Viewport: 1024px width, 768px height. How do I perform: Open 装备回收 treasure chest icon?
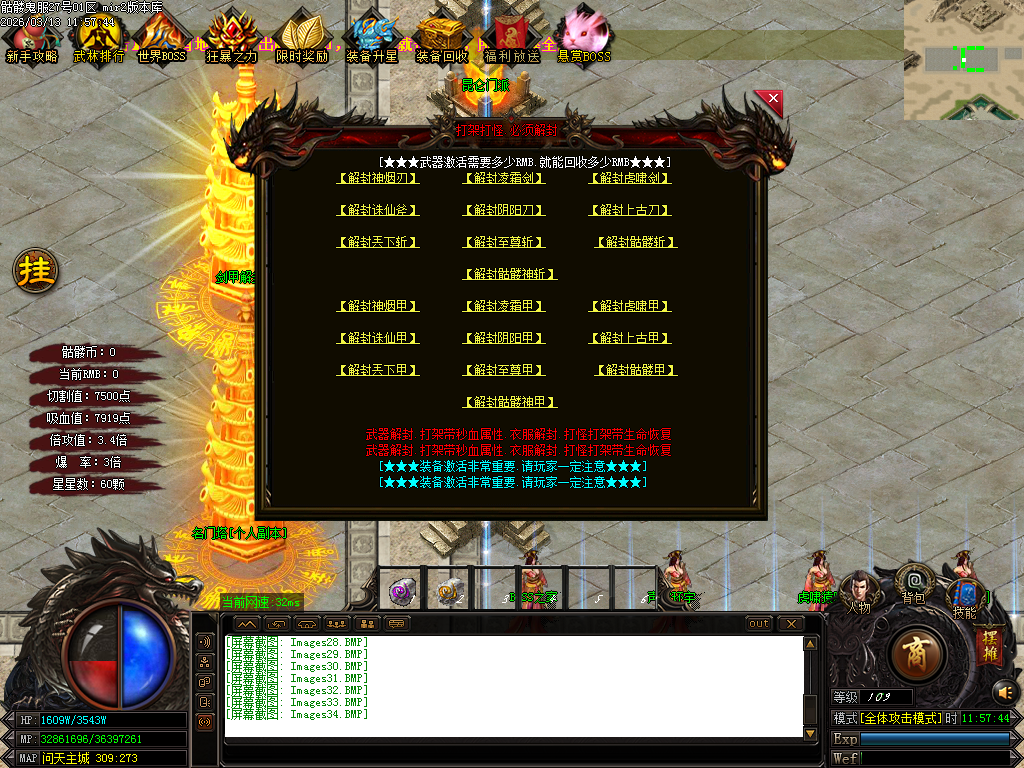click(441, 39)
